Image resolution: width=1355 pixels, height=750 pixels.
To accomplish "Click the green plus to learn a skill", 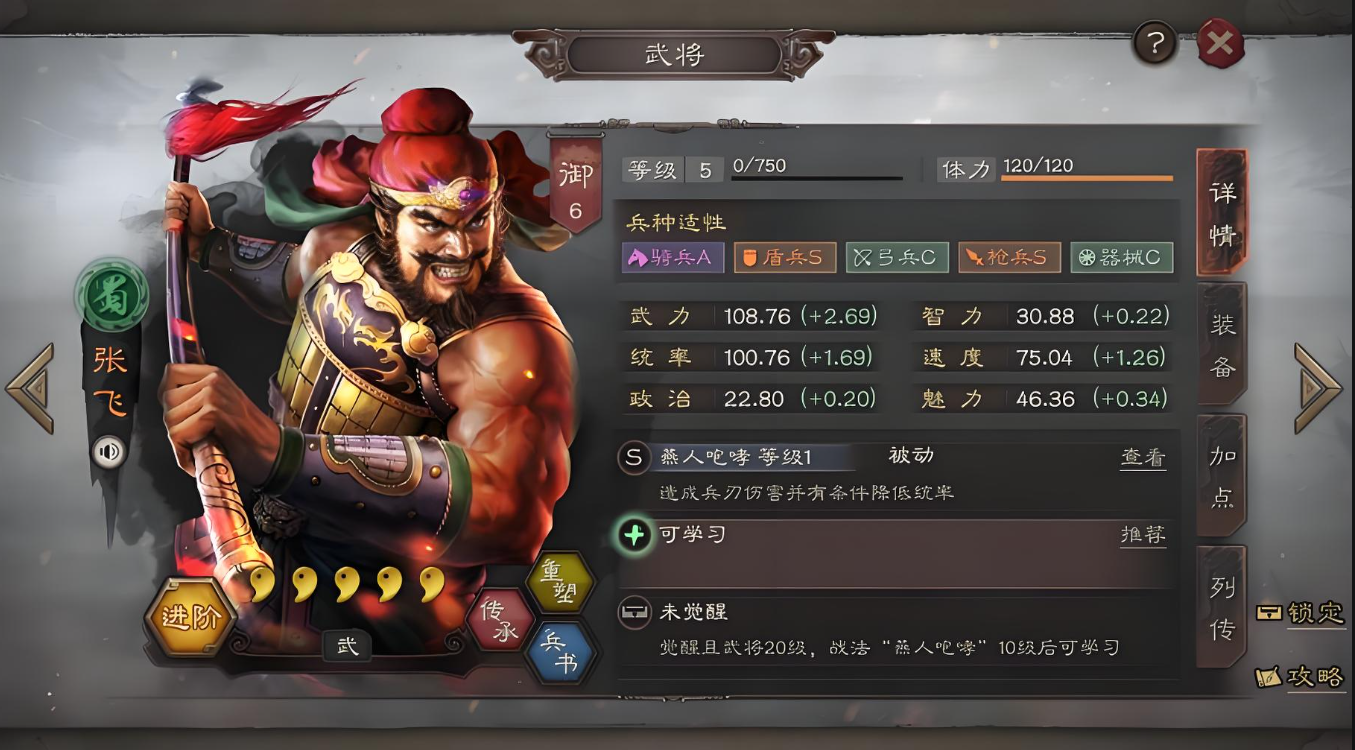I will pos(632,533).
